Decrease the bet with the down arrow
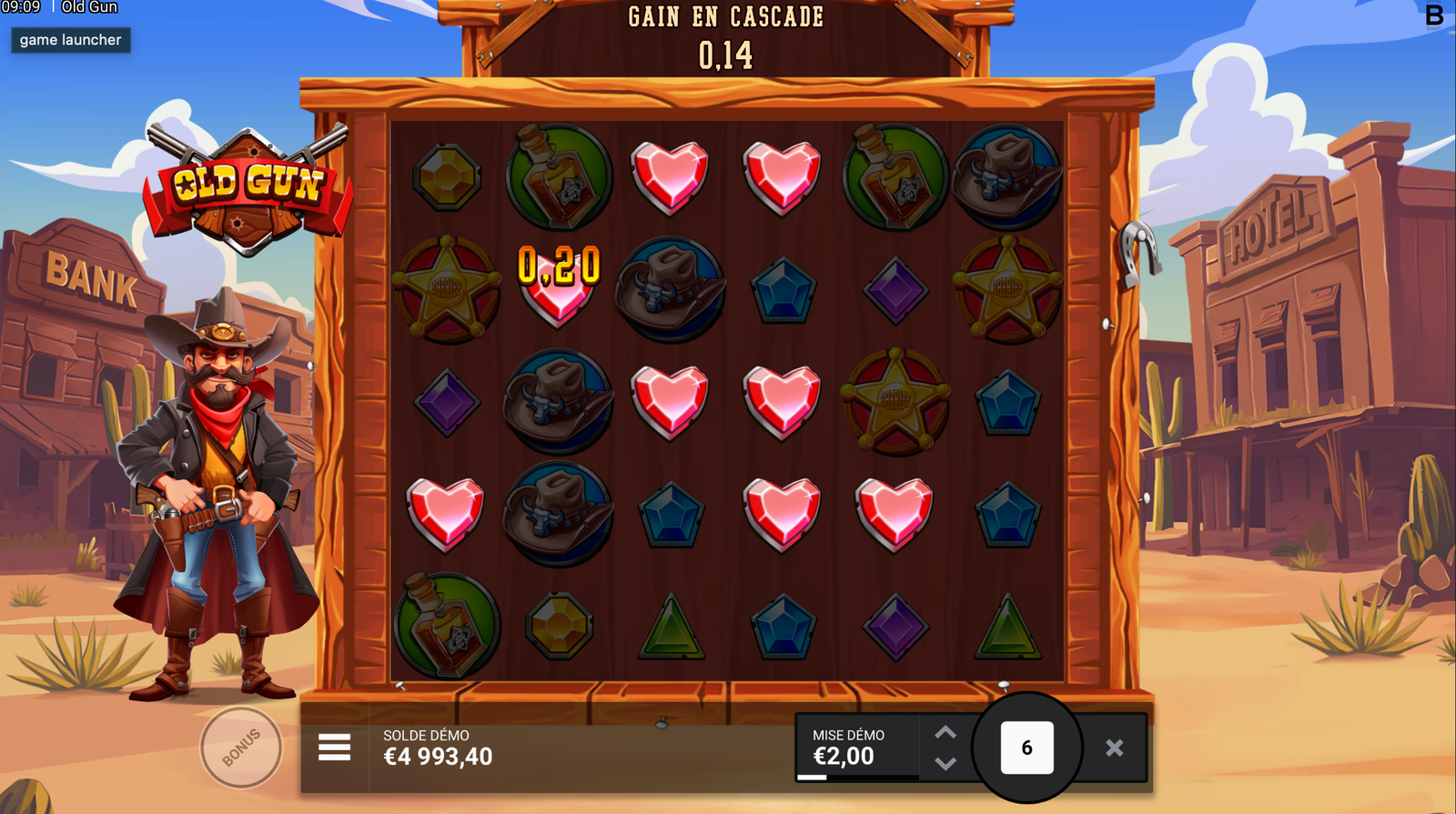 tap(945, 764)
